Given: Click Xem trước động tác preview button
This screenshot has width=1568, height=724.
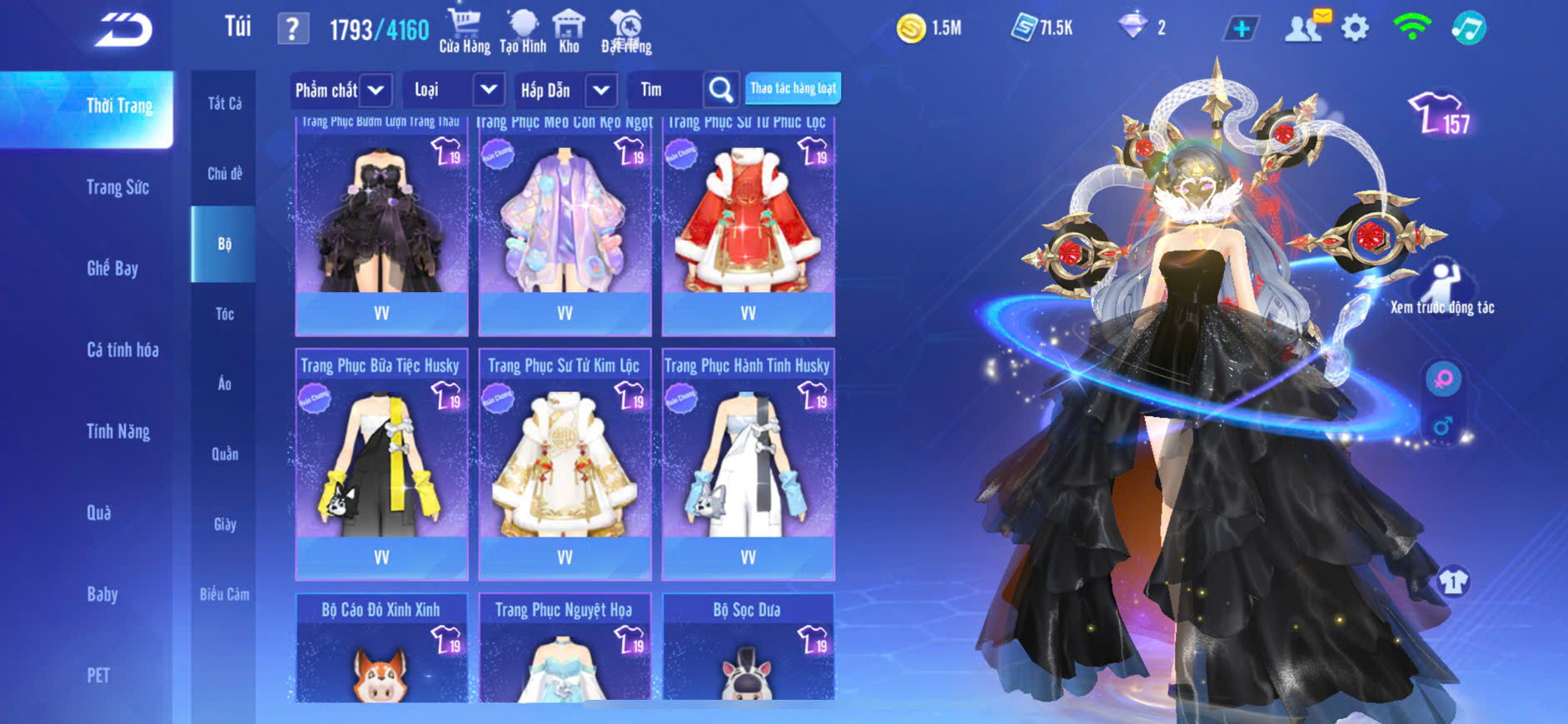Looking at the screenshot, I should 1442,288.
